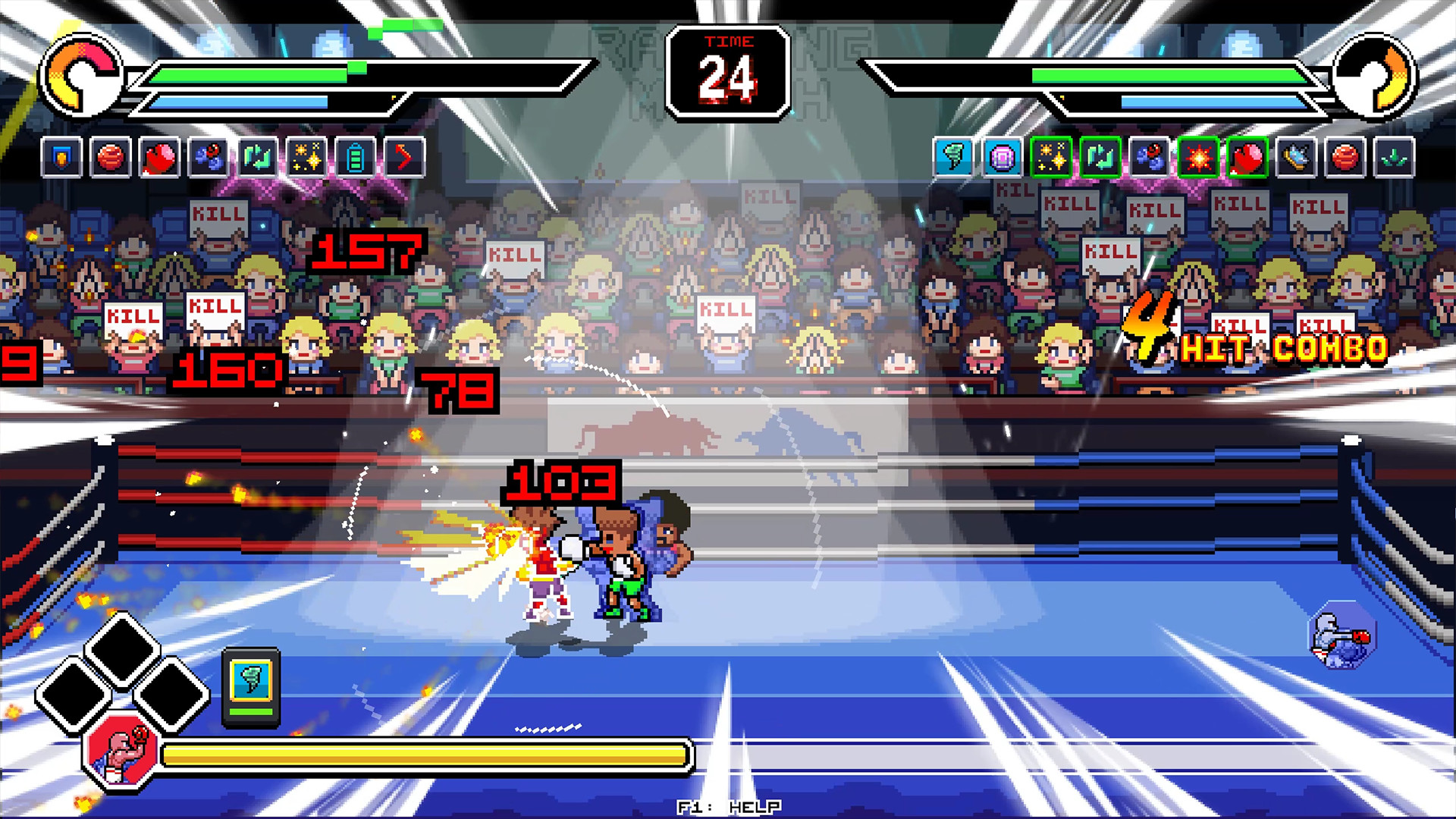Select the blue wing perk on right bar
This screenshot has width=1456, height=819.
coord(1297,158)
